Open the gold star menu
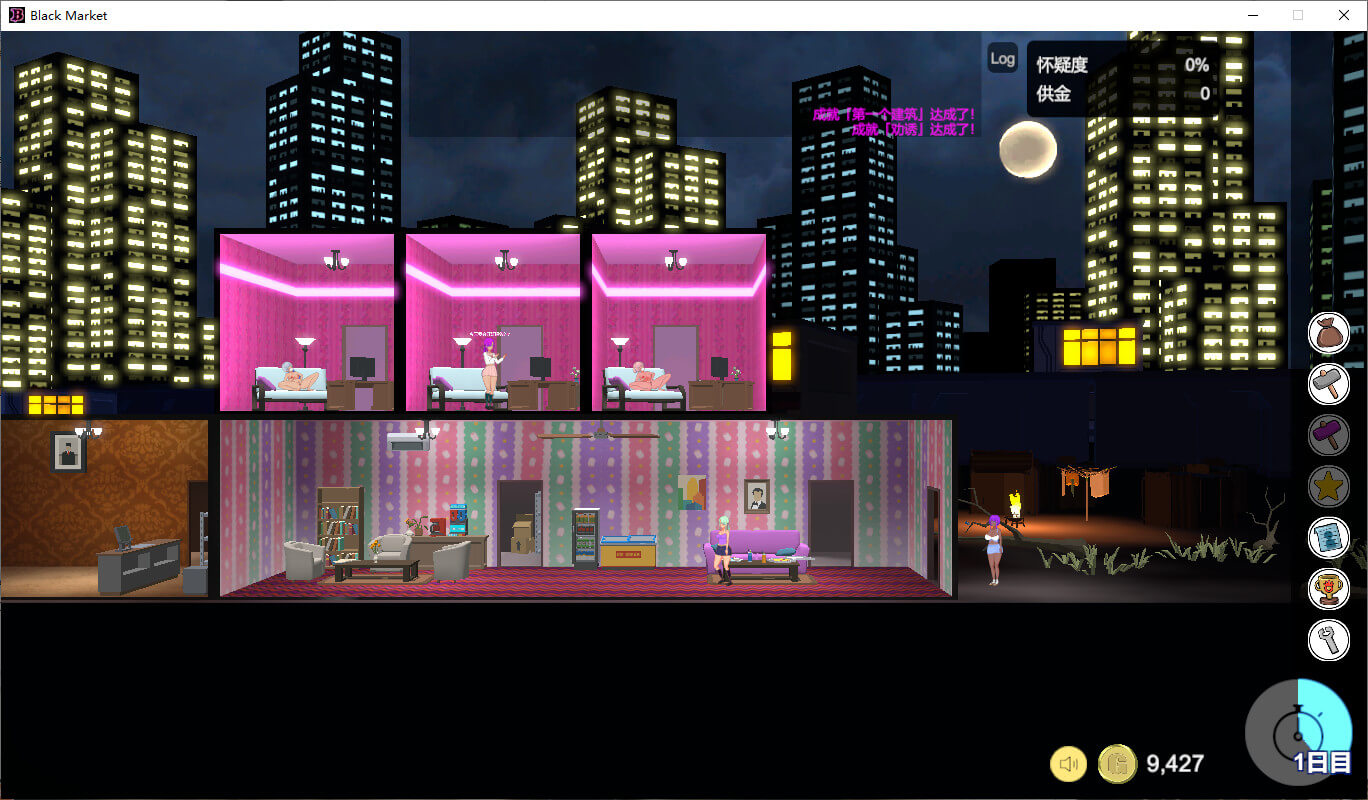The width and height of the screenshot is (1368, 800). (x=1329, y=487)
